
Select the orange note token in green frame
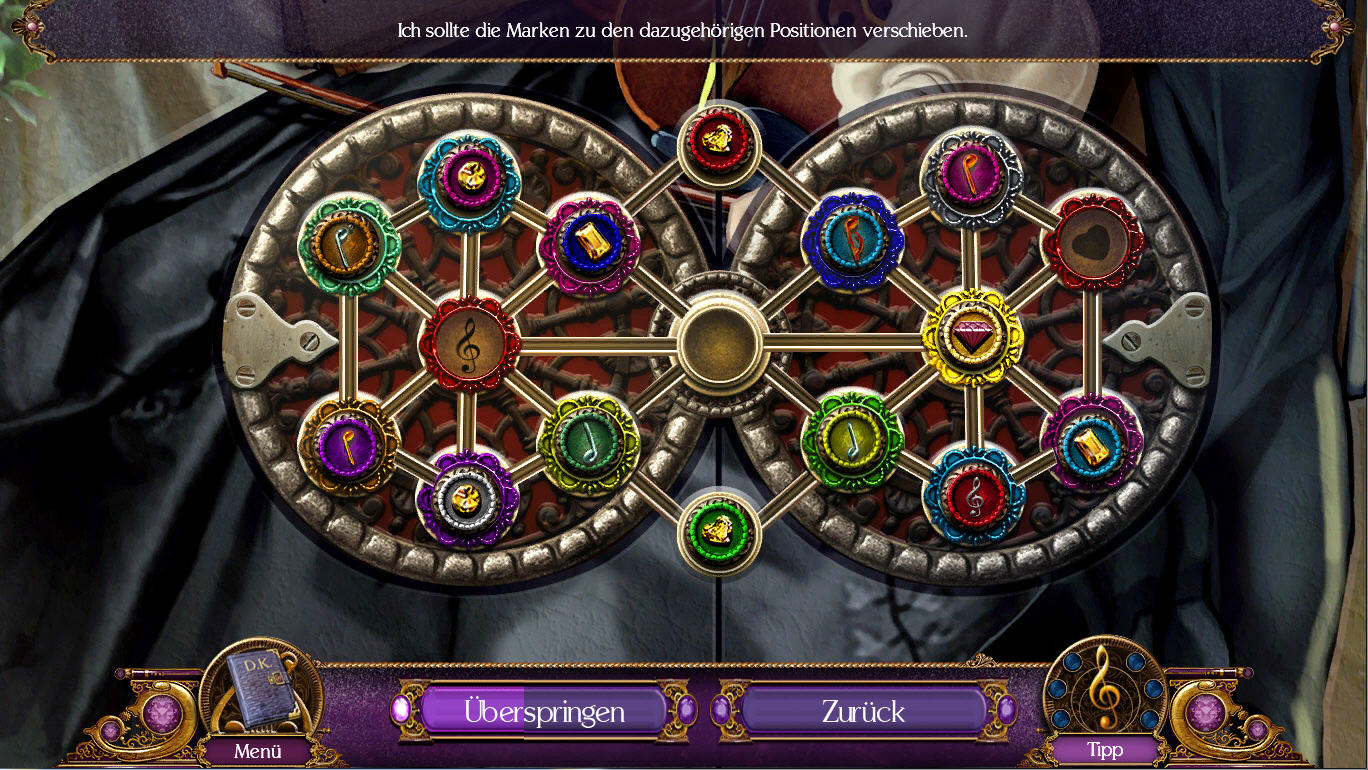click(x=348, y=244)
